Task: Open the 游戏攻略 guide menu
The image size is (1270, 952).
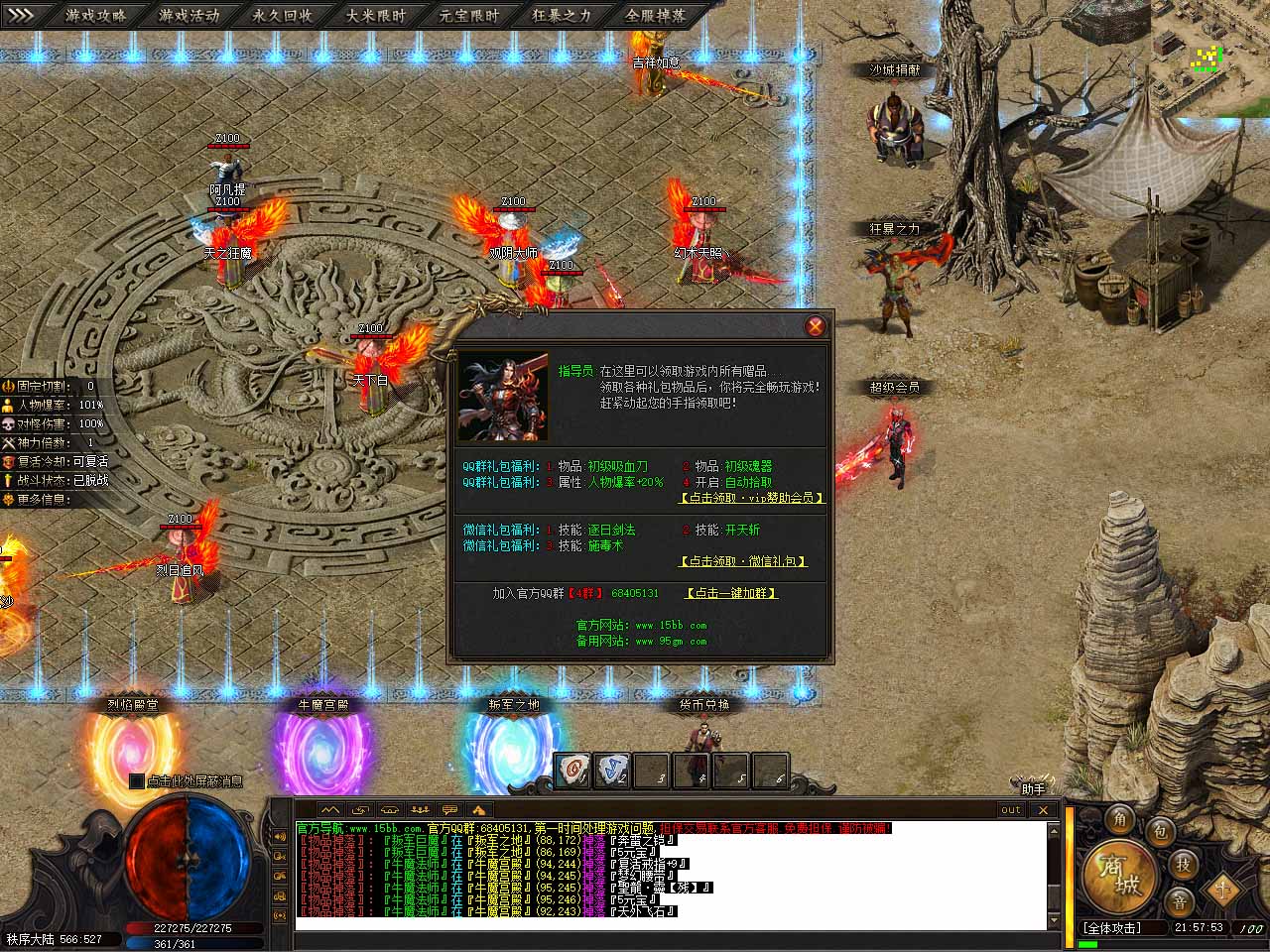Action: pos(96,15)
